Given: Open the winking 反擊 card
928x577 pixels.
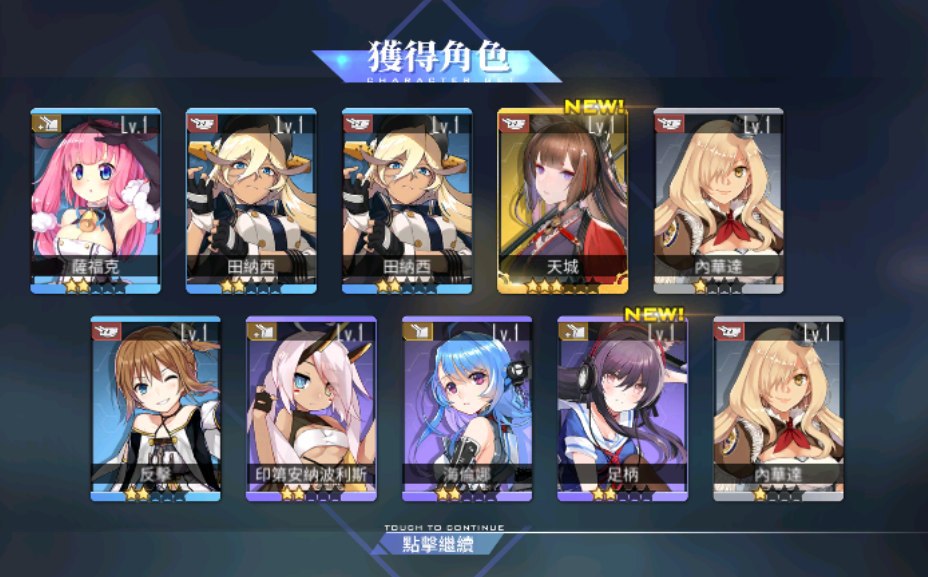Looking at the screenshot, I should 155,408.
